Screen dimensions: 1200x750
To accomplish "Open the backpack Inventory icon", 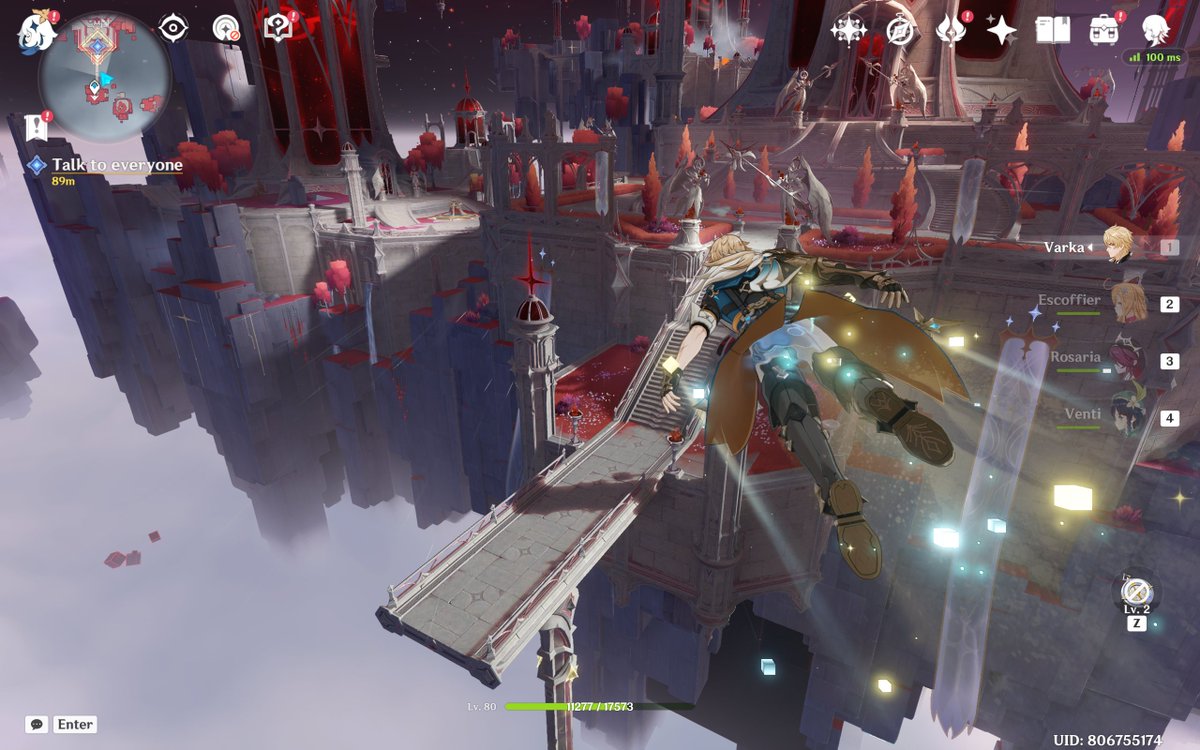I will point(1104,30).
